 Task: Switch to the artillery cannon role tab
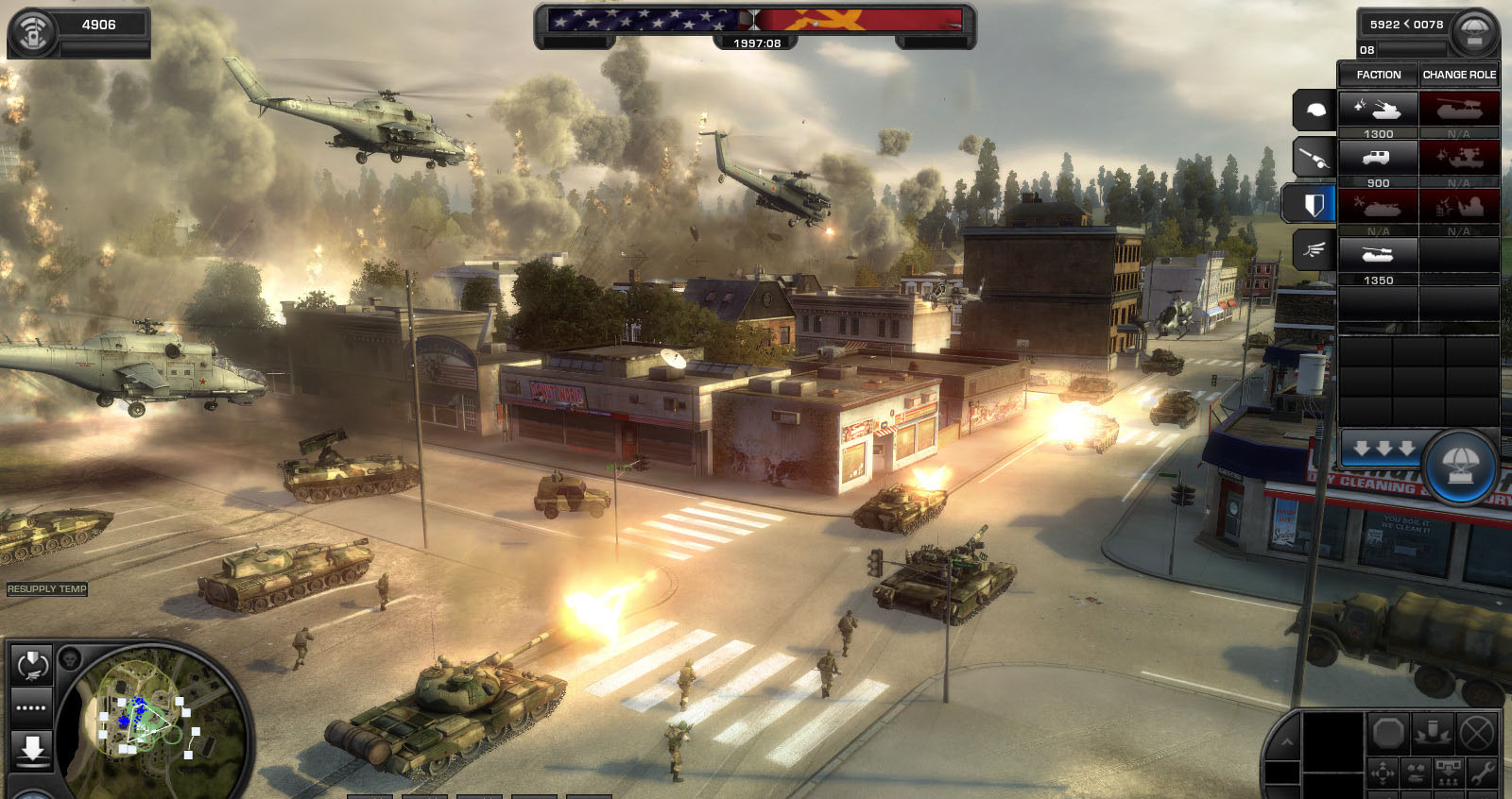pos(1314,158)
